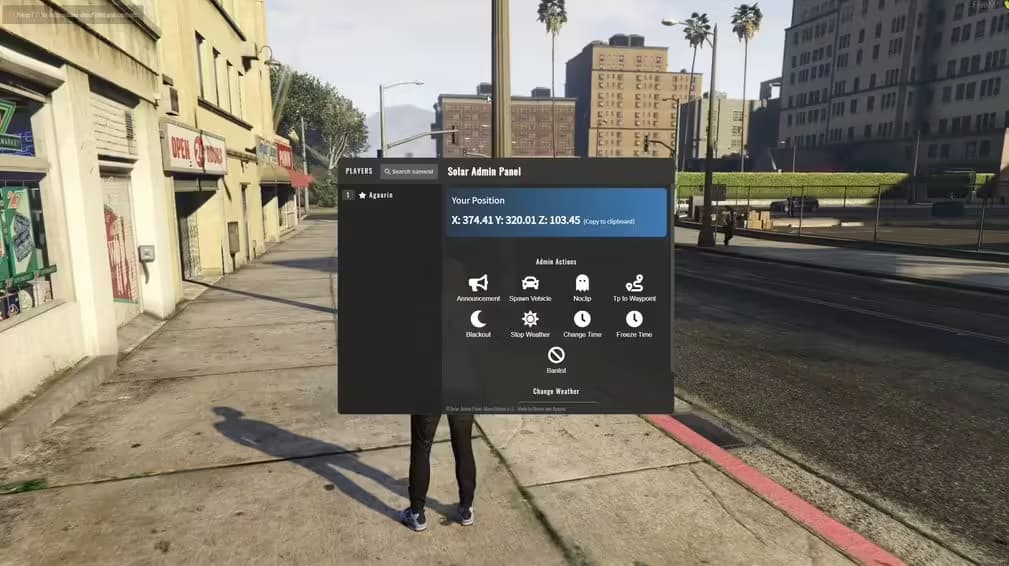
Task: Choose the Spawn Vehicle car icon
Action: [530, 284]
